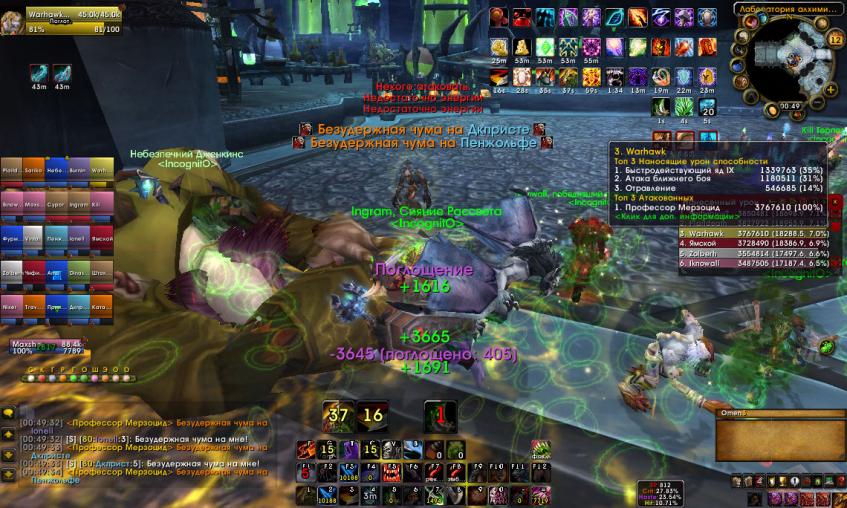Close the damage meter window
847x508 pixels.
836,201
